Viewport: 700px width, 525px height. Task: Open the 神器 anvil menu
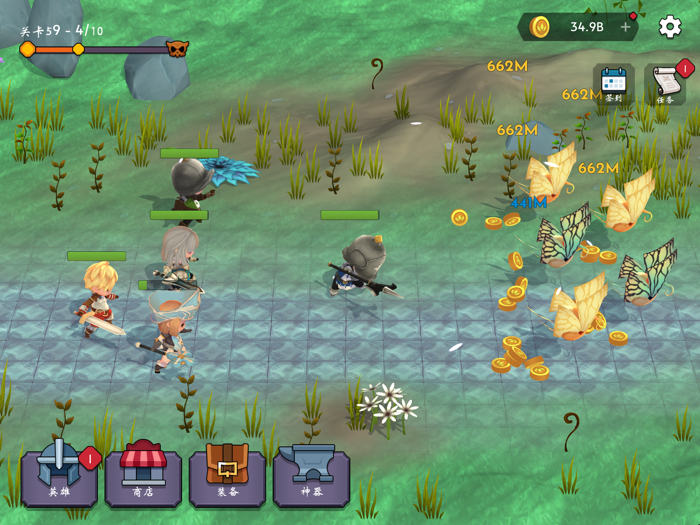click(311, 474)
